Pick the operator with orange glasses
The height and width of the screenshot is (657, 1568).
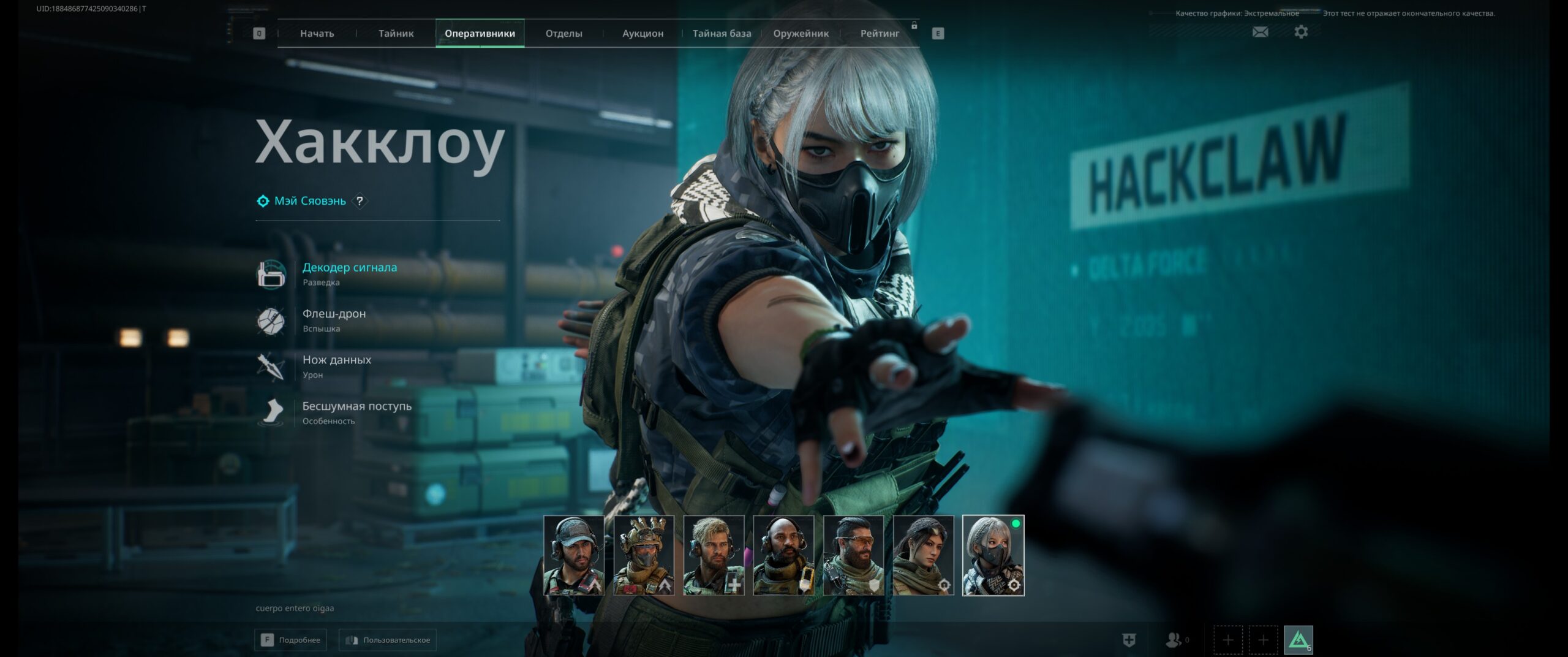point(853,555)
